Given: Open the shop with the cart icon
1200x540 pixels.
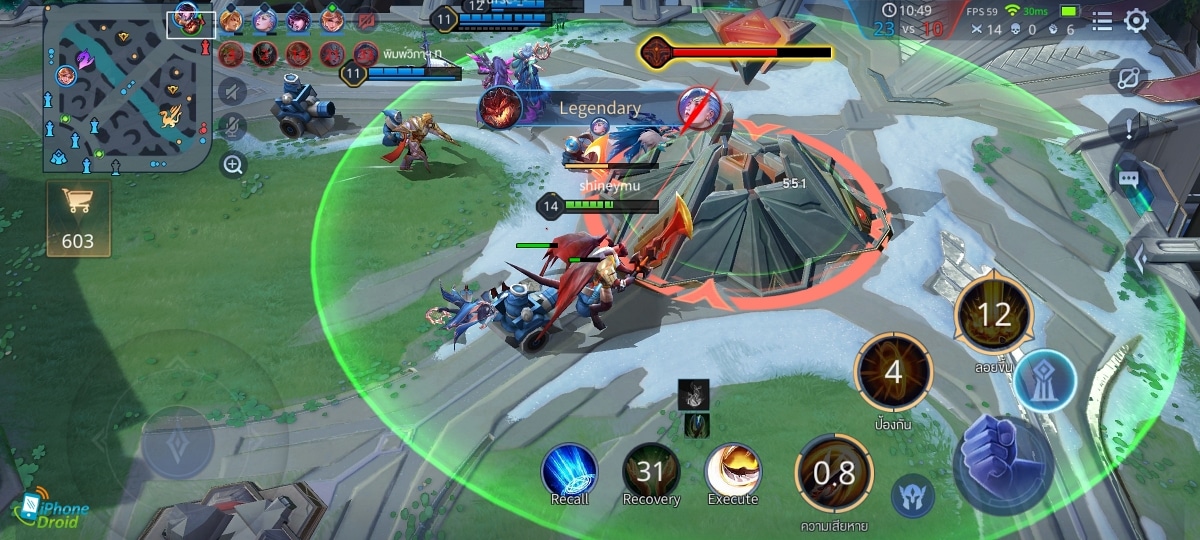Looking at the screenshot, I should (x=77, y=217).
